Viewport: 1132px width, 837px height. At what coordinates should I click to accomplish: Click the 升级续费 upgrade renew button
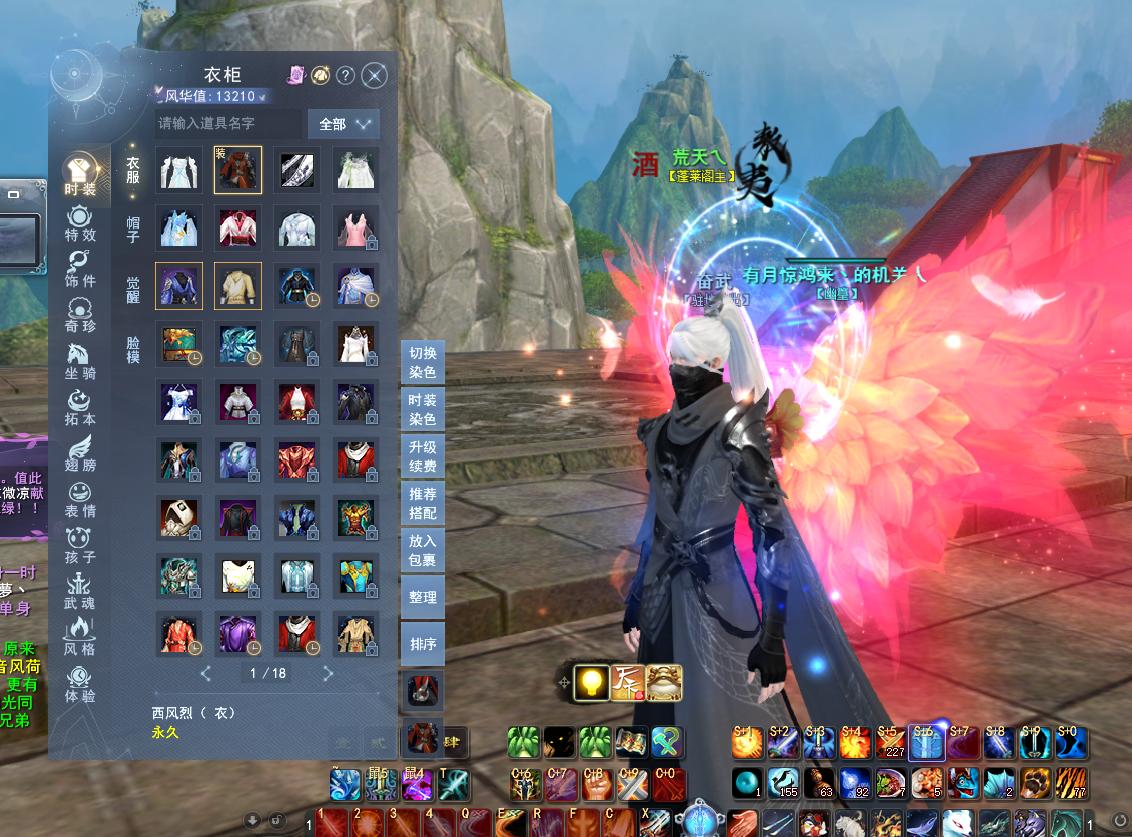[423, 456]
